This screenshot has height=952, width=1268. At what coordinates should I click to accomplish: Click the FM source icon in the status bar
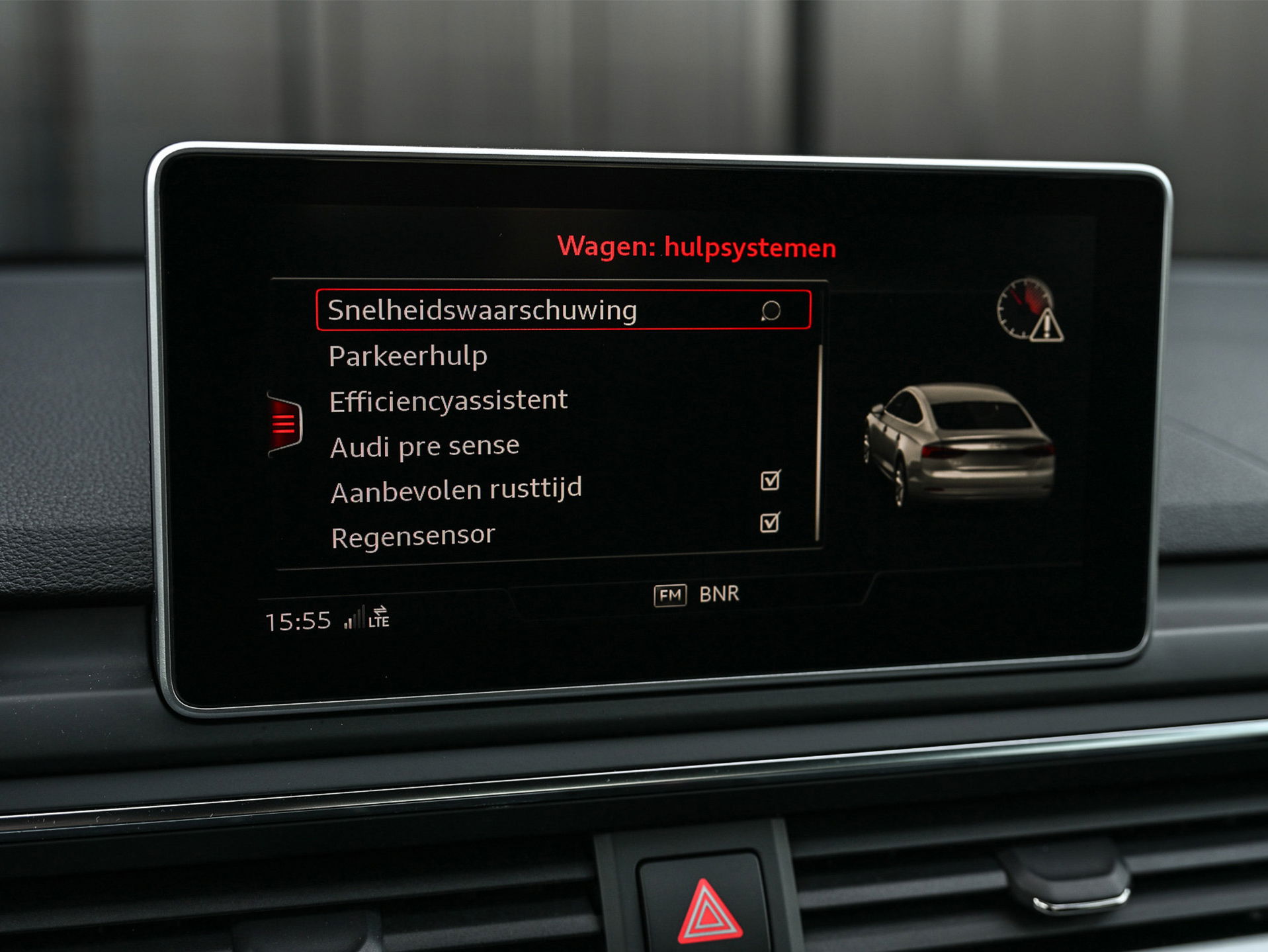tap(669, 595)
